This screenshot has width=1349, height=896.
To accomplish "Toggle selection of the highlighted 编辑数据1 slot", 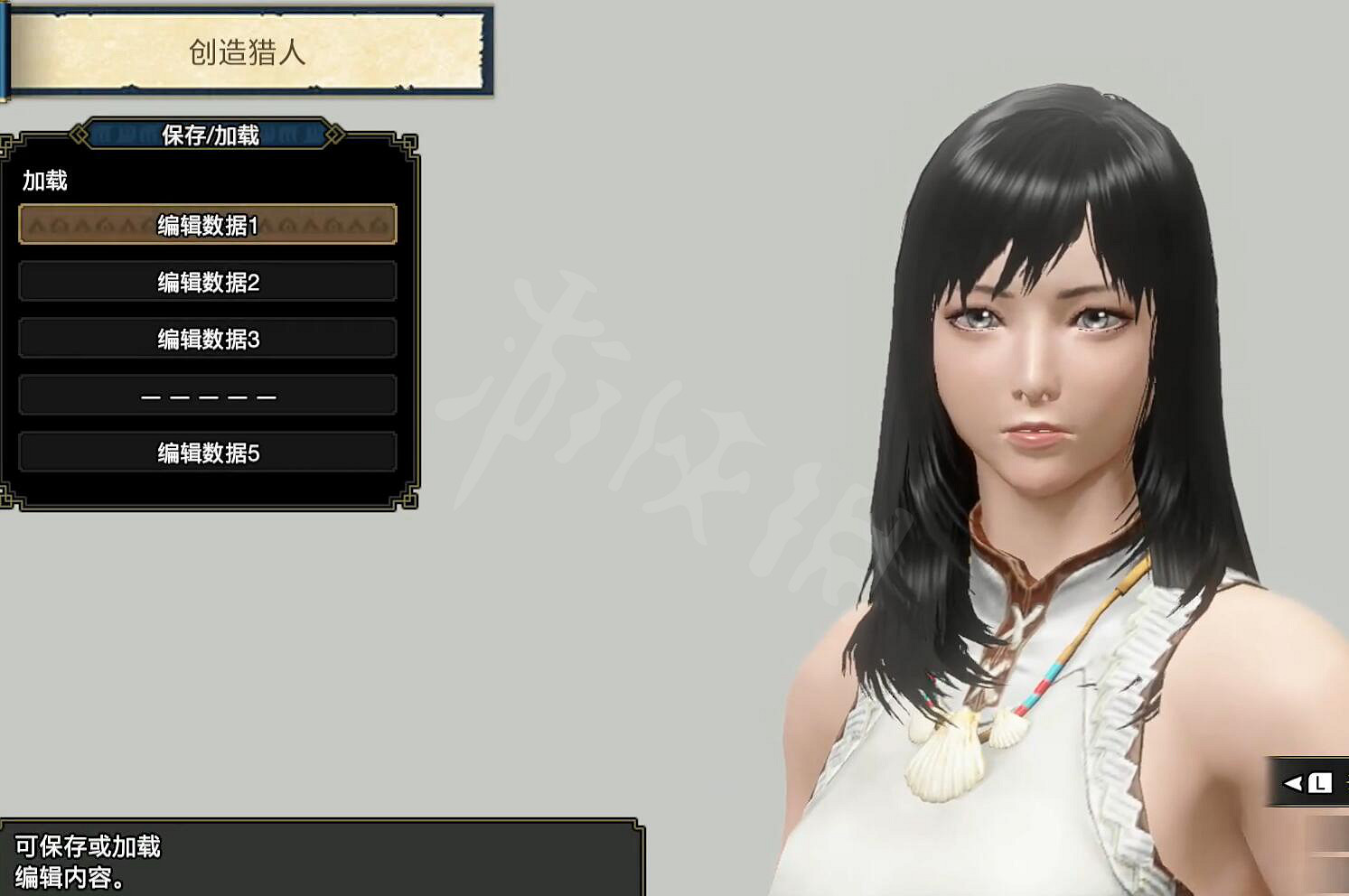I will [208, 226].
